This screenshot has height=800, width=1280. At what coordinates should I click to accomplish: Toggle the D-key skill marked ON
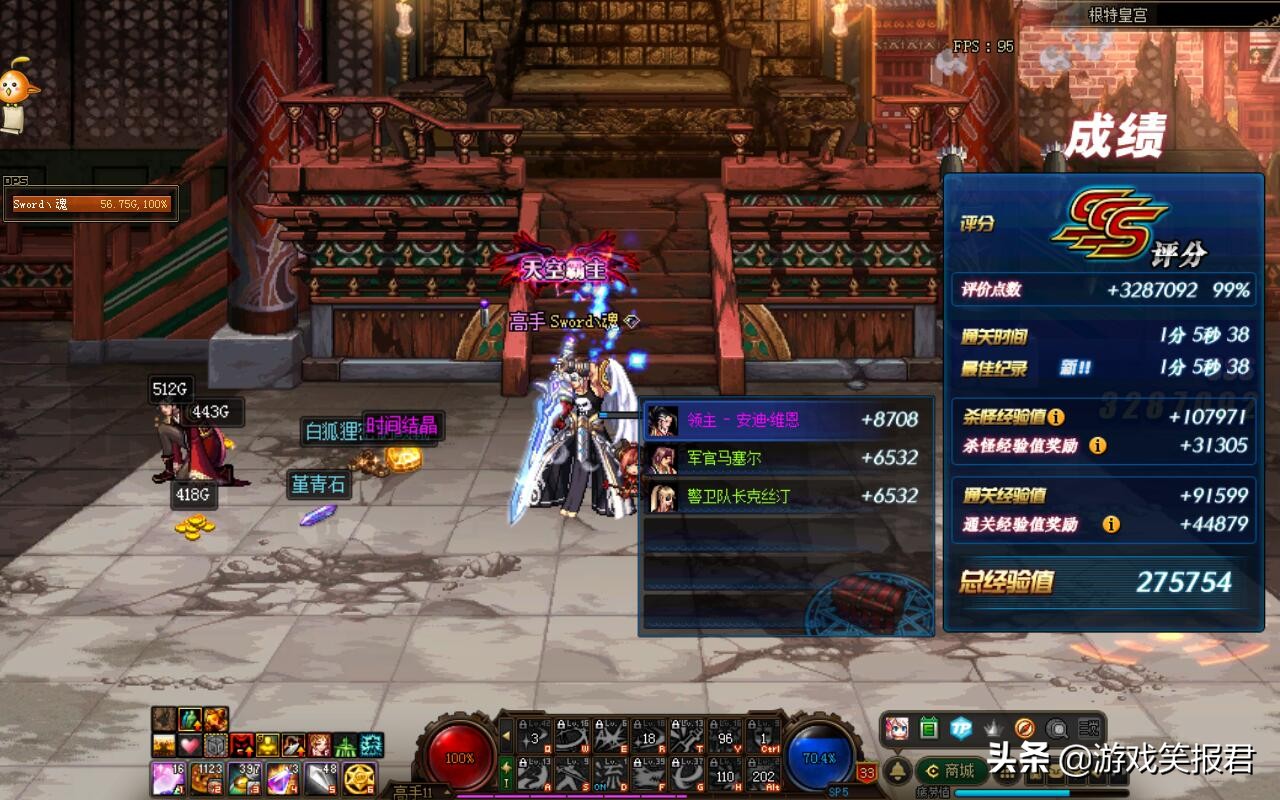pos(611,771)
